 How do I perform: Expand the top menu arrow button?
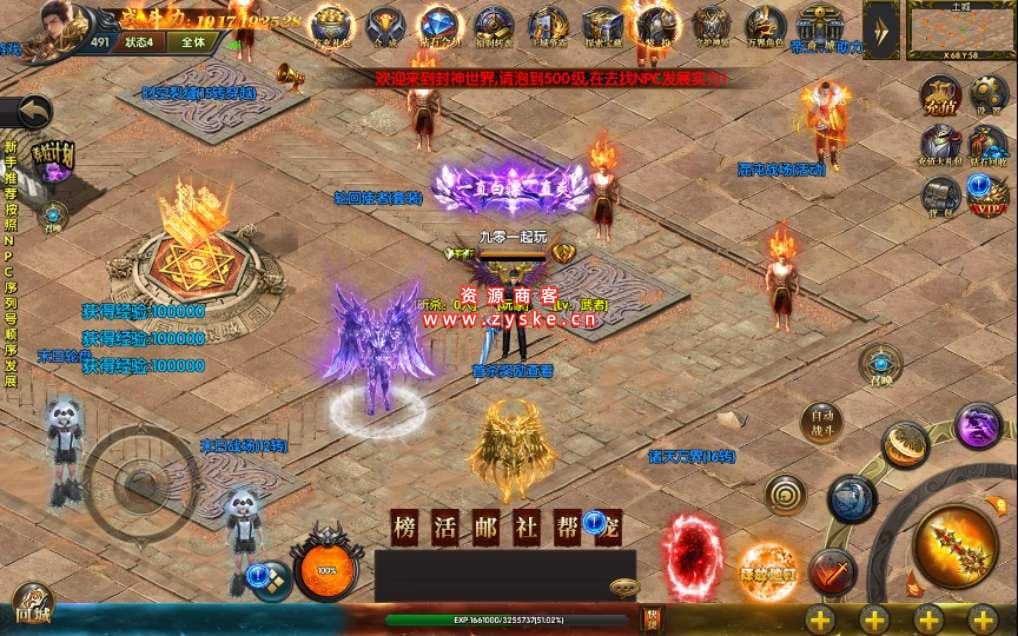881,30
